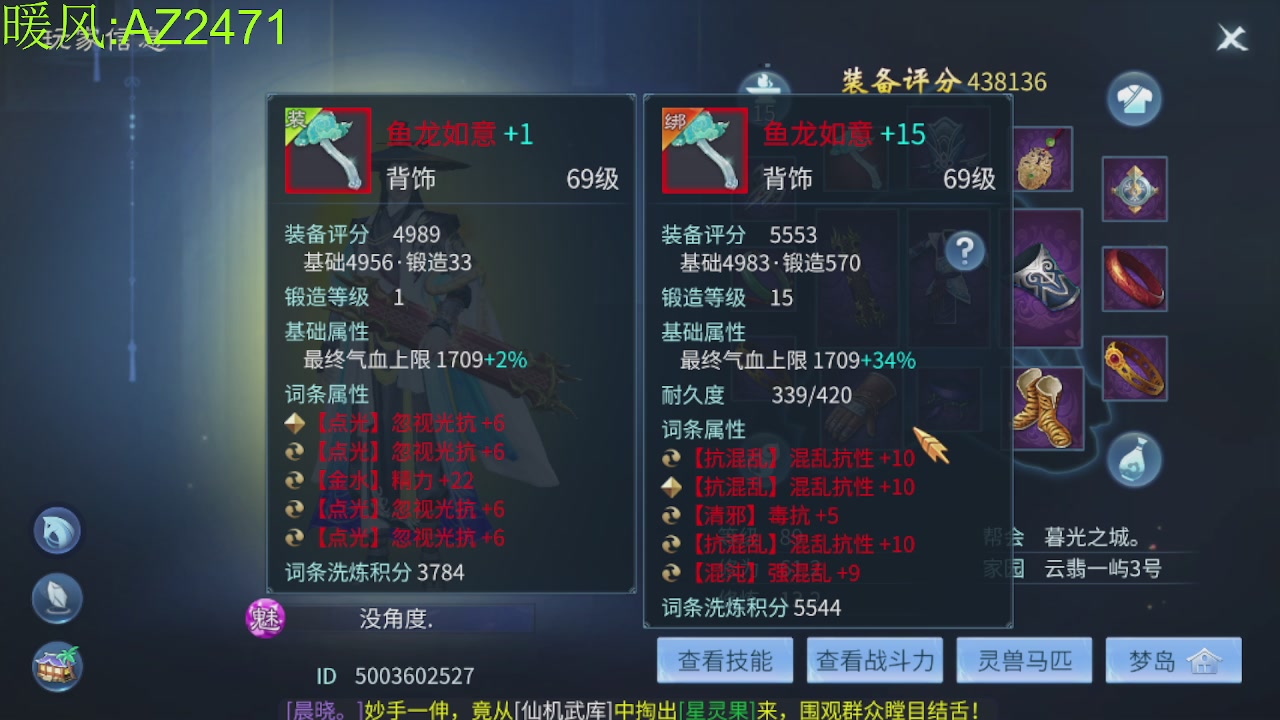Open the question mark help icon
Screen dimensions: 1280x720
[963, 252]
